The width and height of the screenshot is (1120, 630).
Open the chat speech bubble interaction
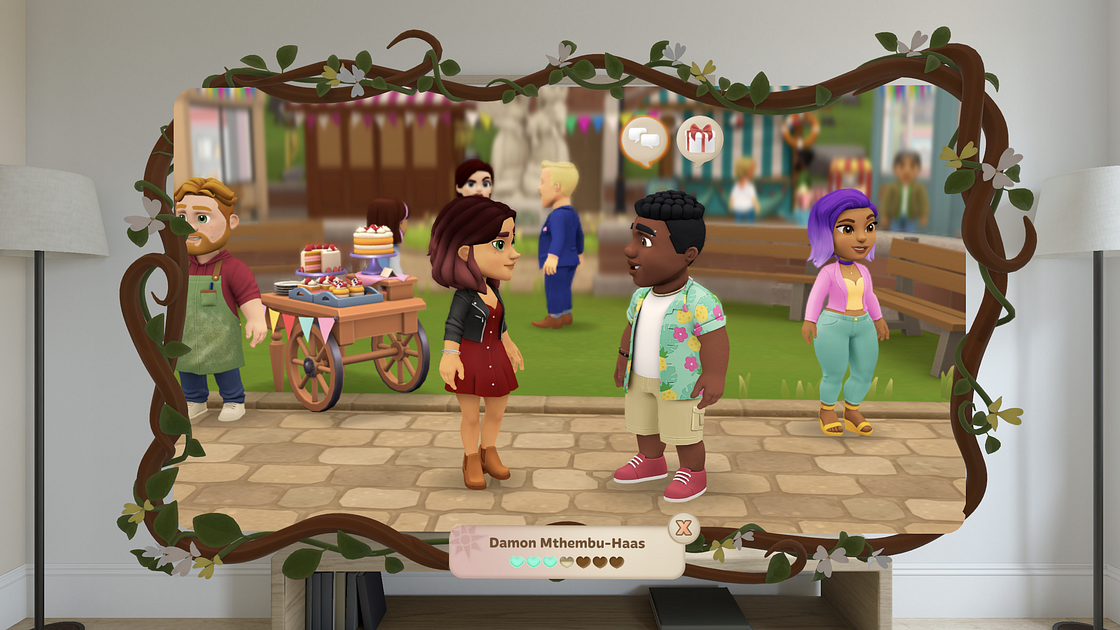click(x=644, y=140)
